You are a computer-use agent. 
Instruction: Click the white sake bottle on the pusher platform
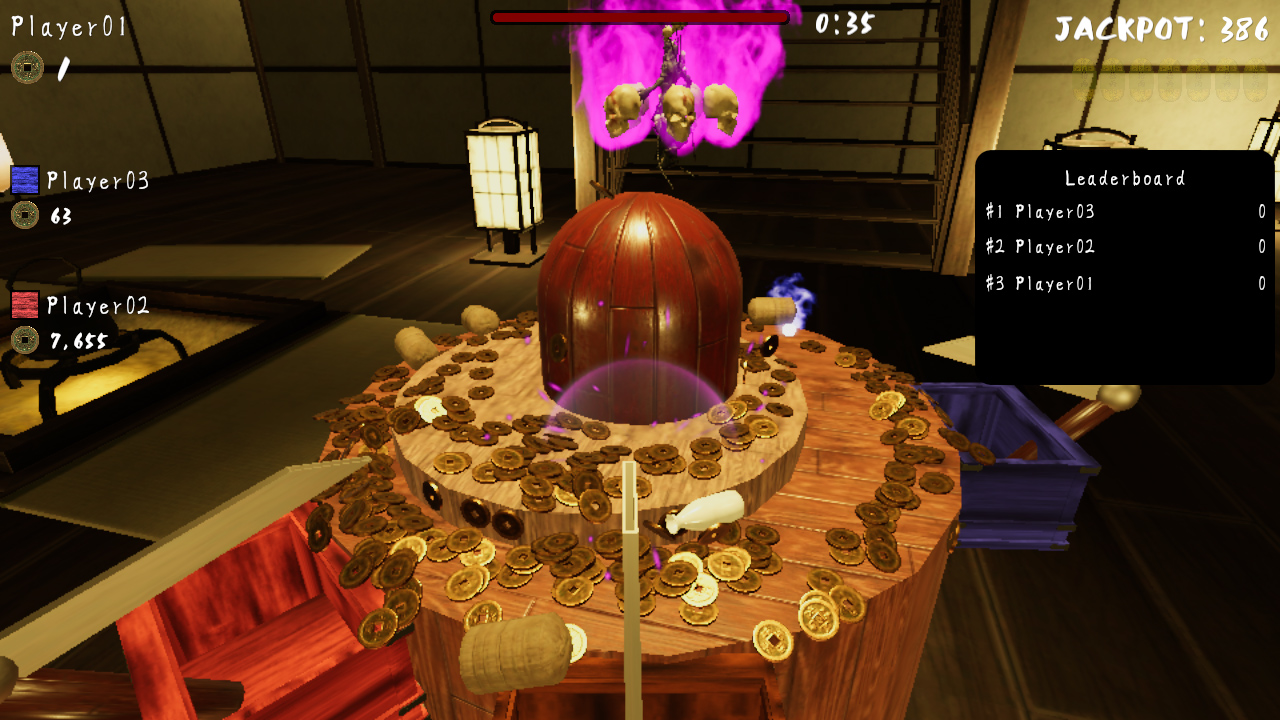pyautogui.click(x=705, y=510)
